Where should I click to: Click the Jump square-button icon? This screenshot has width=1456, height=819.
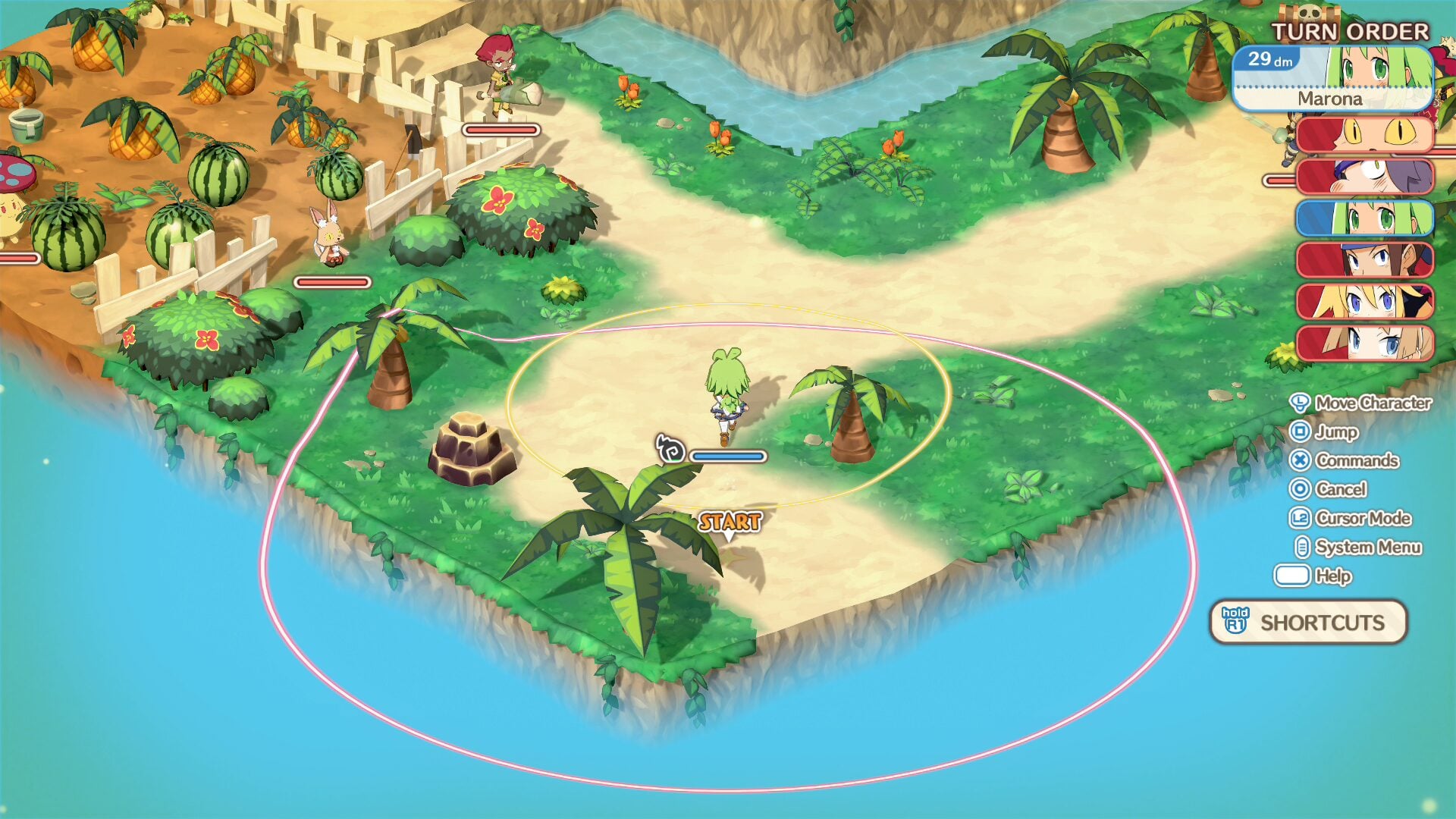tap(1300, 433)
